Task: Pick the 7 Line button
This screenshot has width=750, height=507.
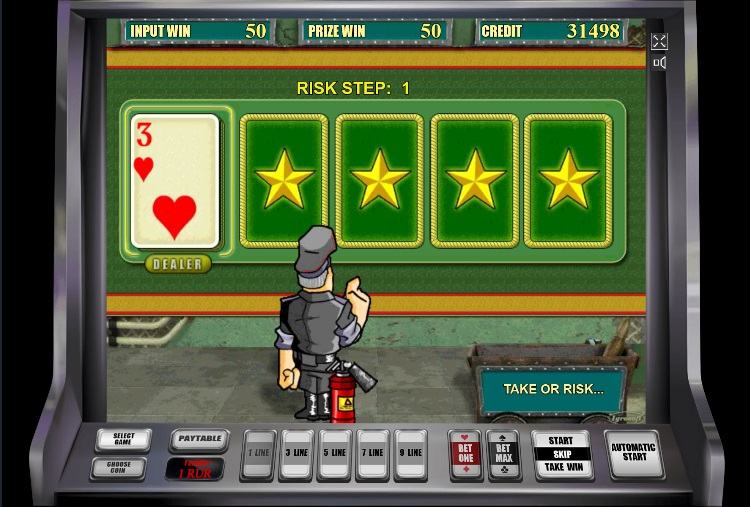Action: 372,453
